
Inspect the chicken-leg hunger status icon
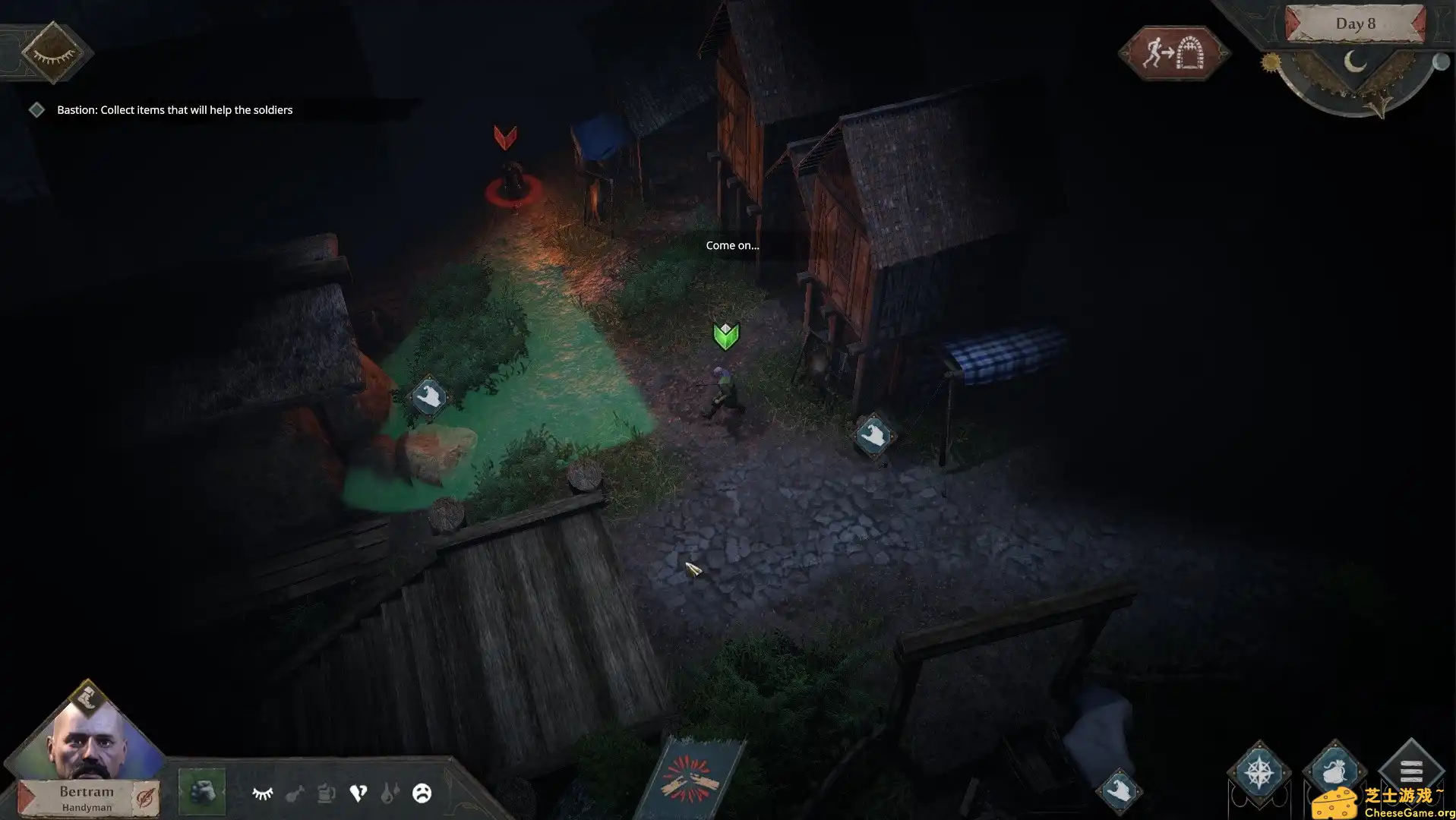point(294,792)
